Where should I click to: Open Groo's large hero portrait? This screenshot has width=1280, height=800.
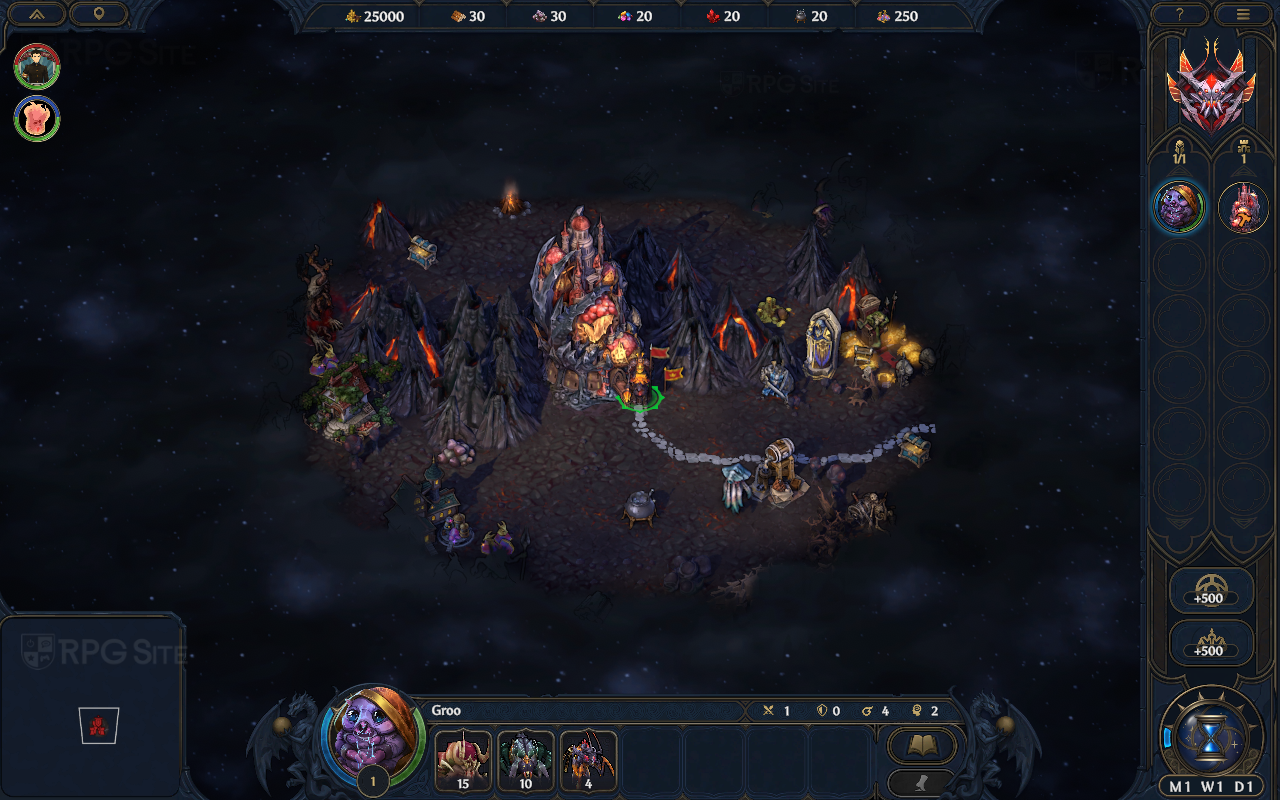pyautogui.click(x=373, y=735)
